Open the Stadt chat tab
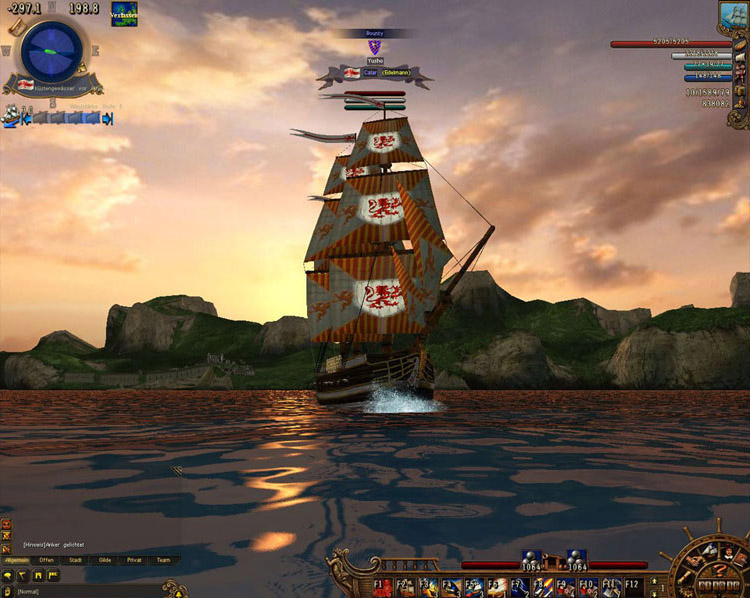 tap(76, 560)
